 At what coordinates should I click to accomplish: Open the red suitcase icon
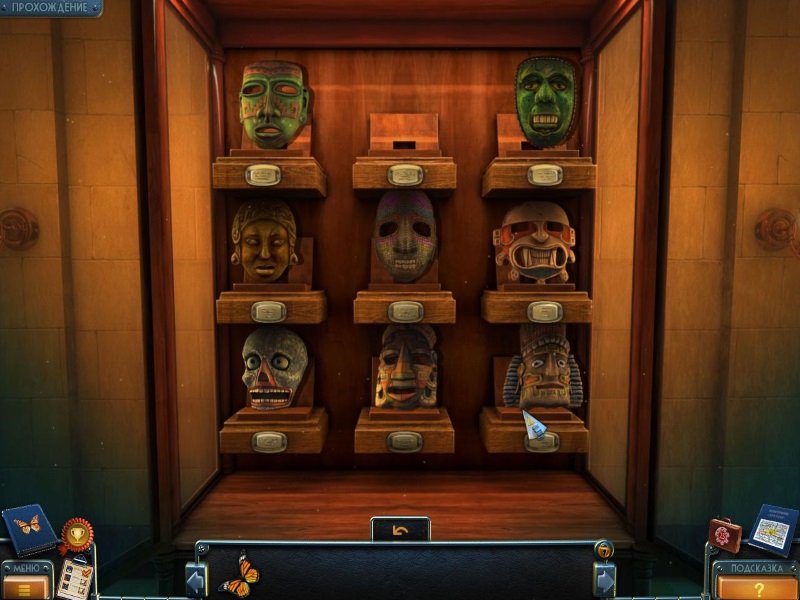click(x=725, y=535)
